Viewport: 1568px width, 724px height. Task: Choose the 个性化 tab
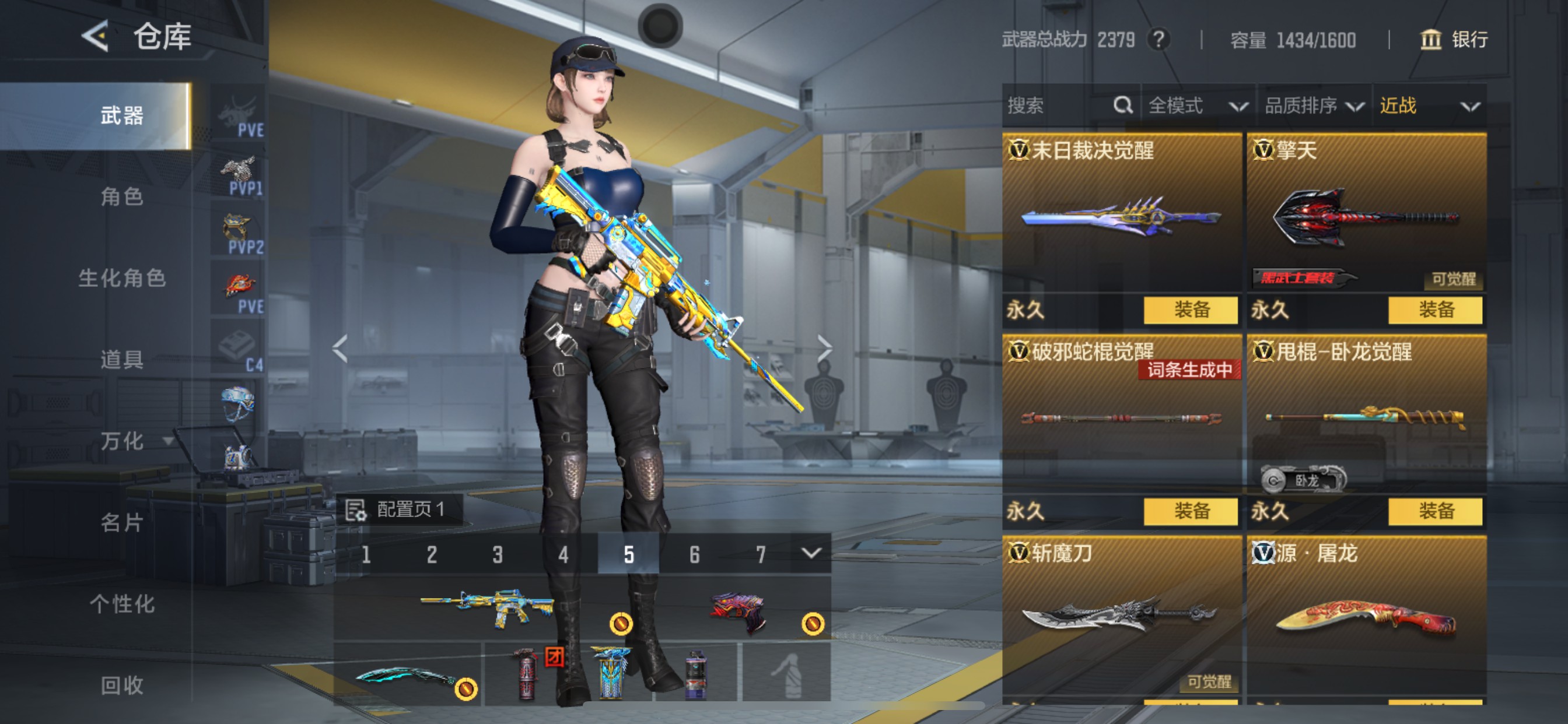pyautogui.click(x=122, y=603)
